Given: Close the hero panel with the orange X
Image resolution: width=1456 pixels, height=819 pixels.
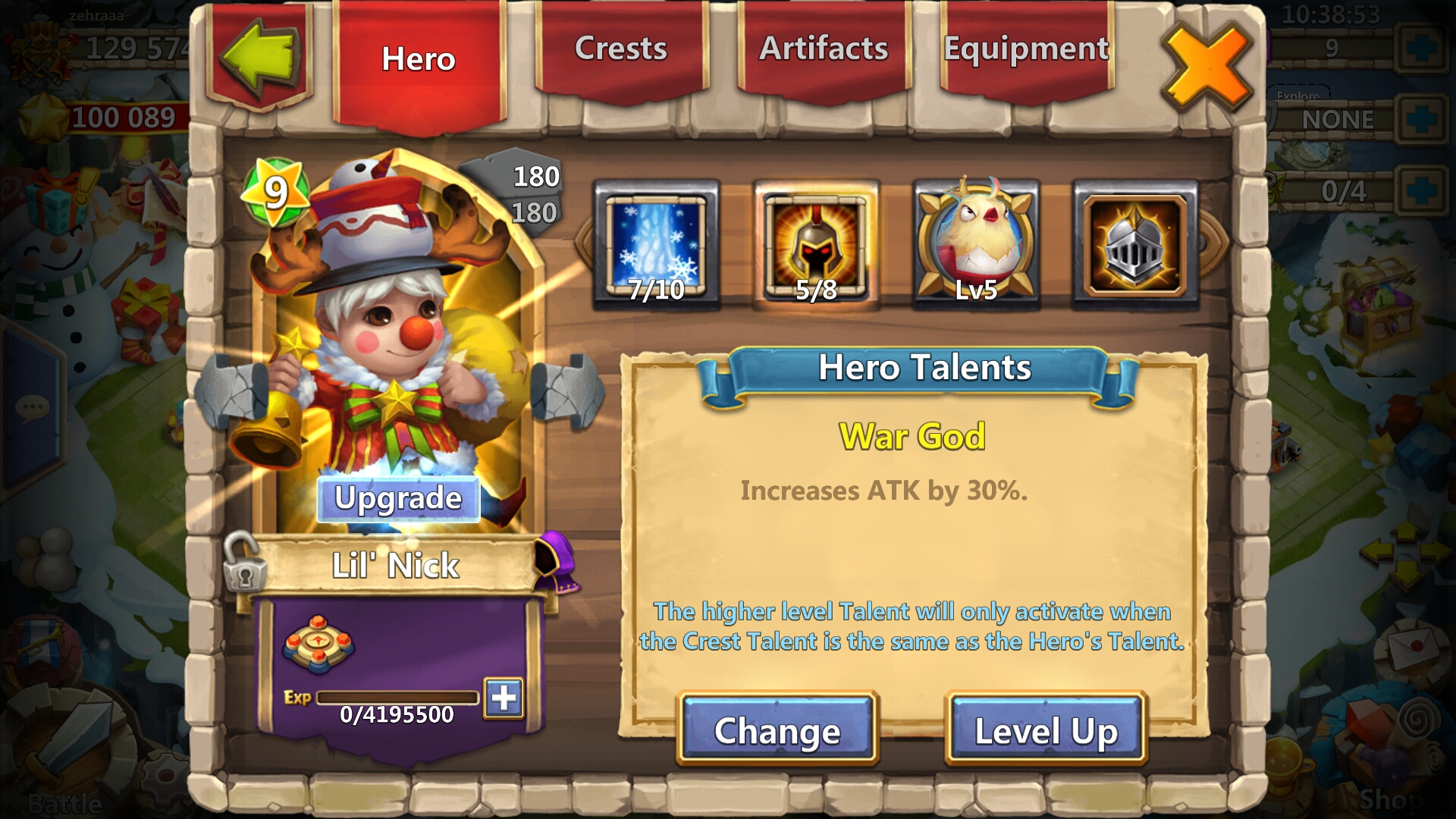Looking at the screenshot, I should 1206,68.
